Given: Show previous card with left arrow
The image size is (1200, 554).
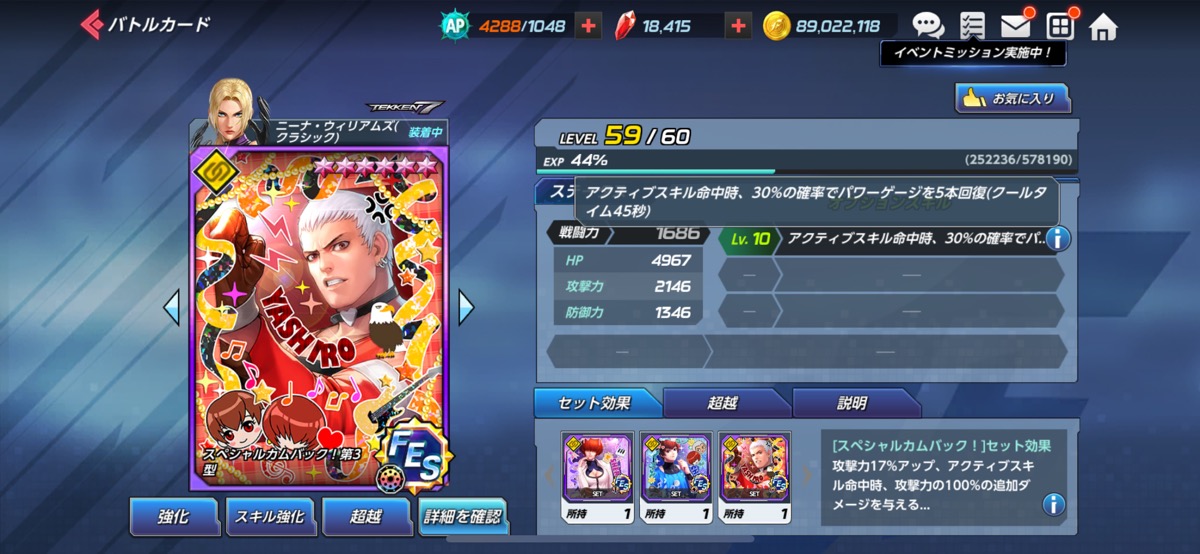Looking at the screenshot, I should (171, 307).
